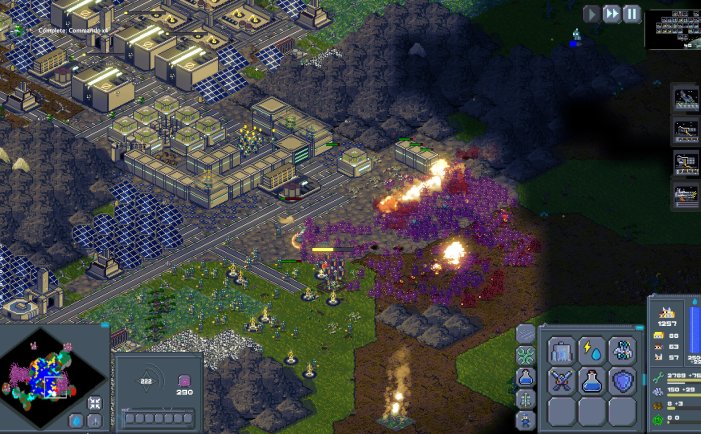Screen dimensions: 701x434
Task: Open the green wrench tools tab
Action: (x=526, y=356)
